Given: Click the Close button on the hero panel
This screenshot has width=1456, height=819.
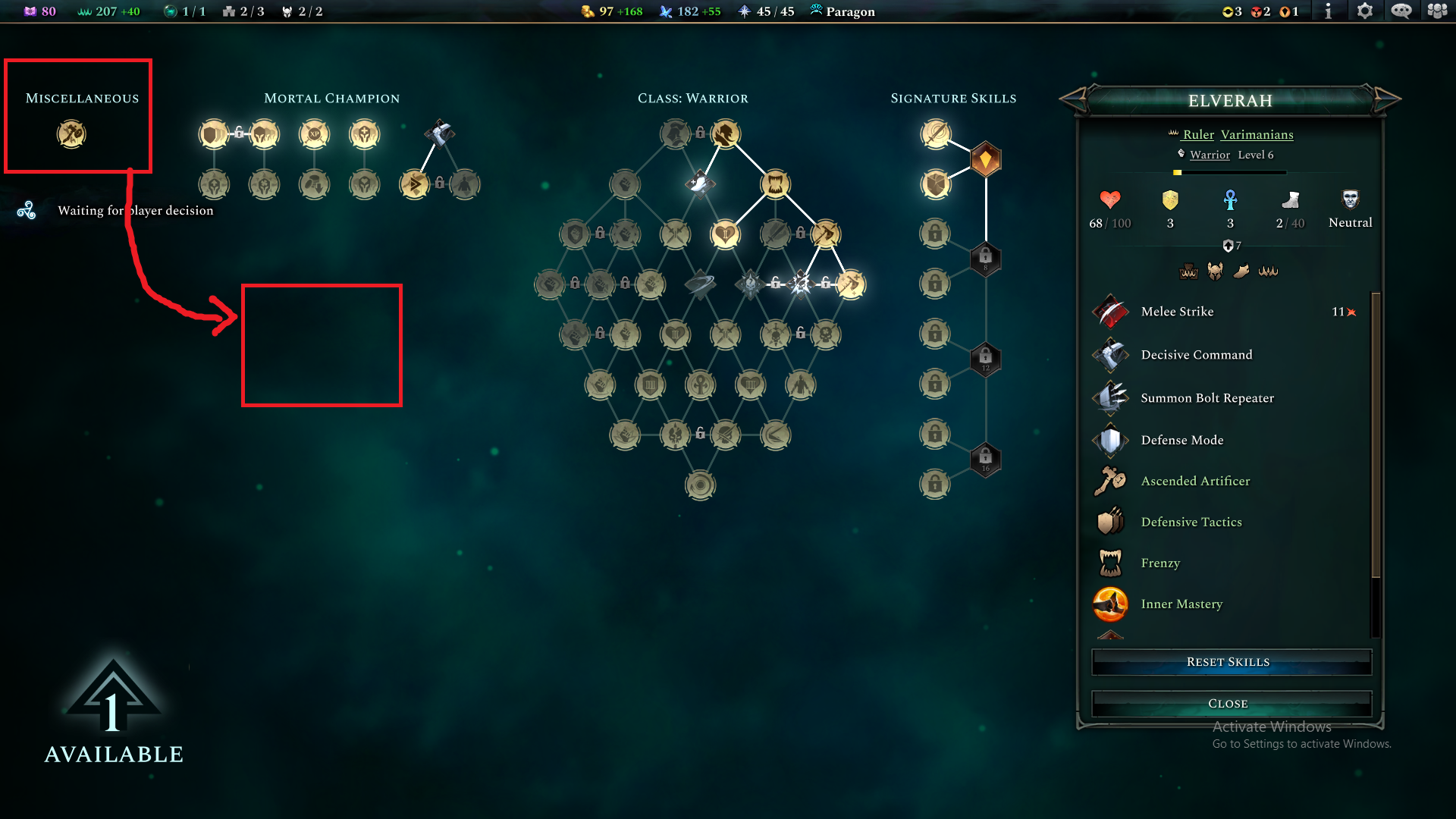Looking at the screenshot, I should 1228,703.
